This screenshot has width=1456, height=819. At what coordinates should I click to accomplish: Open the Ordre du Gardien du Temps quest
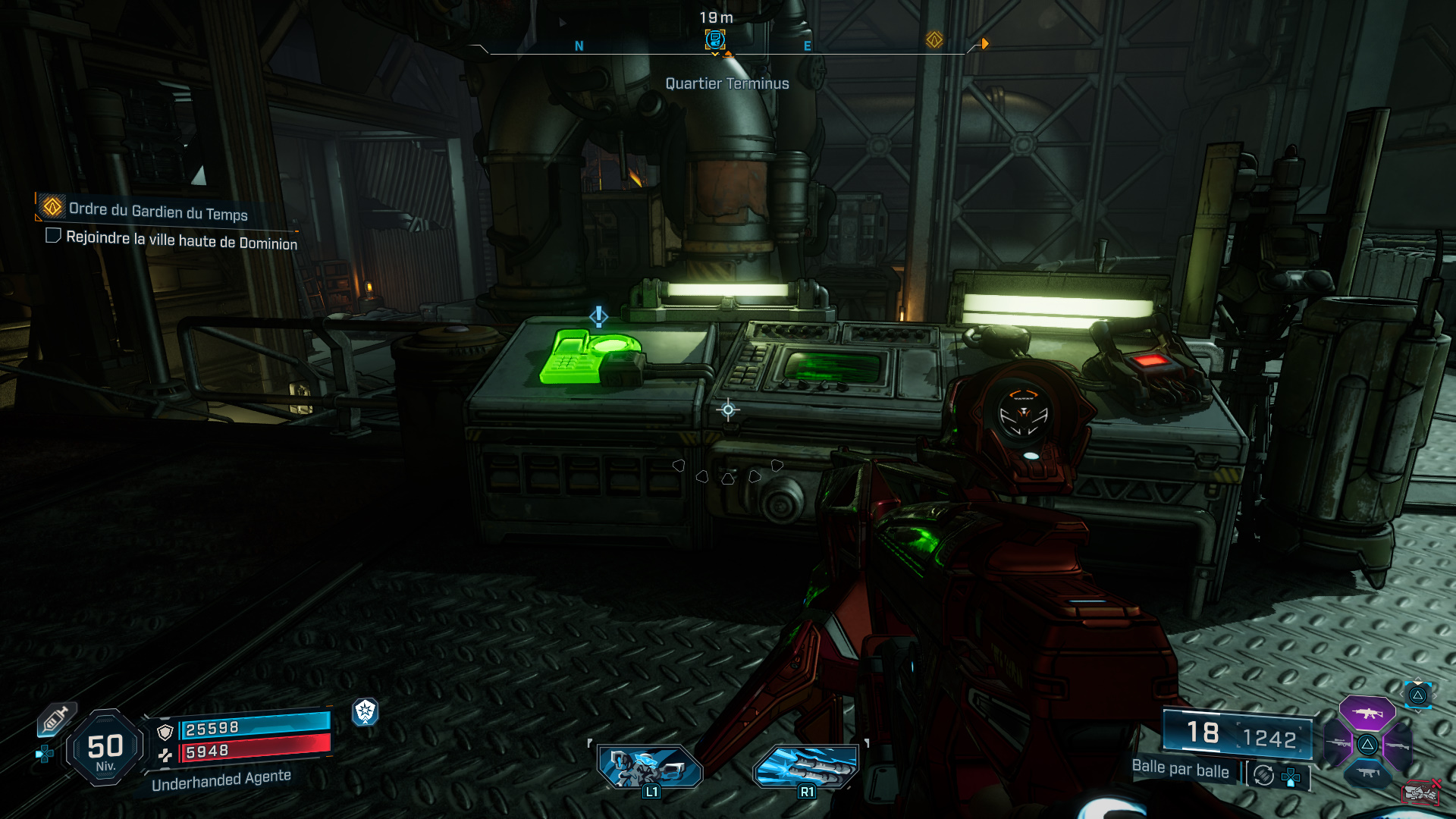tap(158, 211)
